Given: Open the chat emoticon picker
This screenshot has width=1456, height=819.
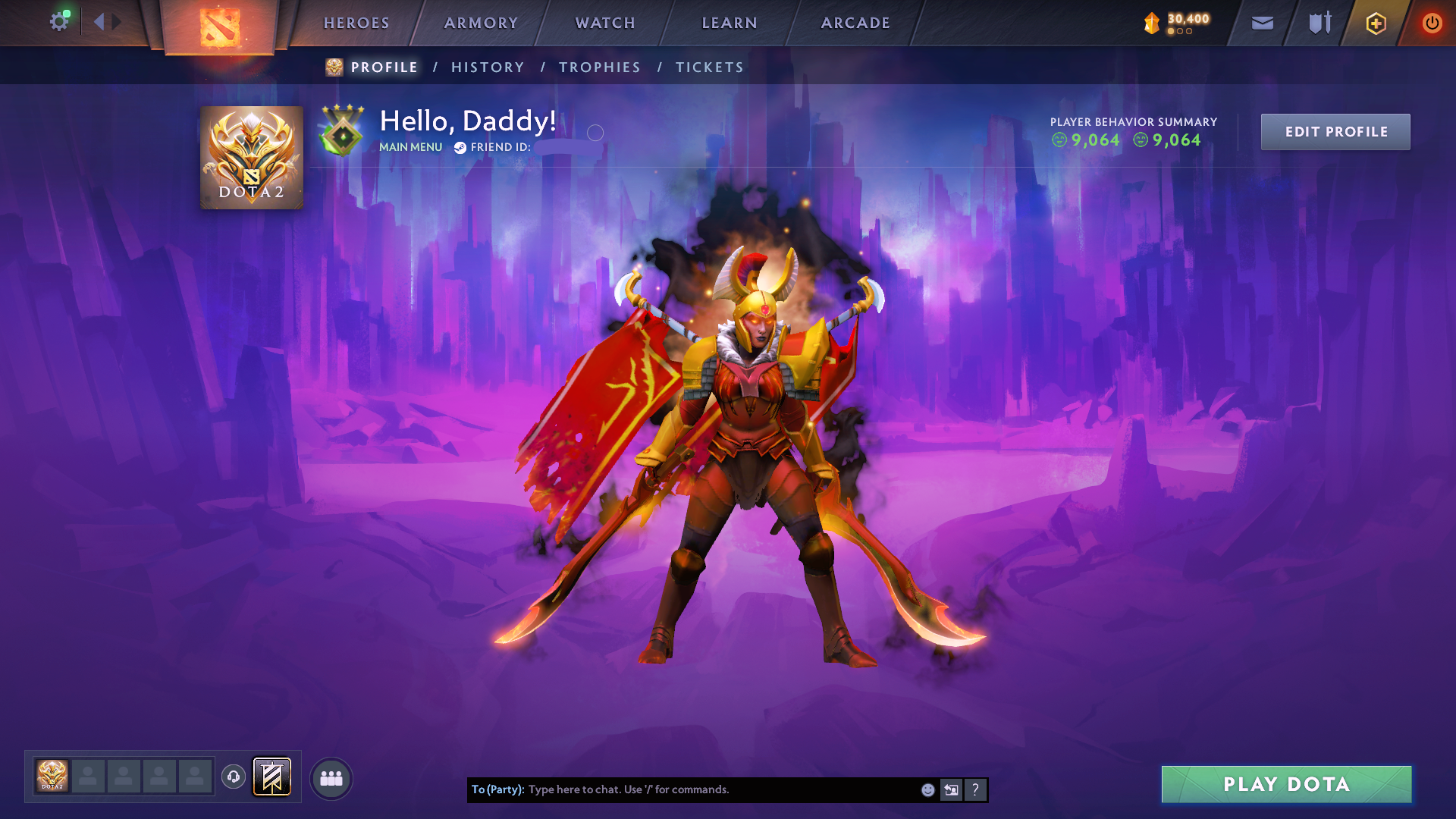Looking at the screenshot, I should tap(927, 790).
